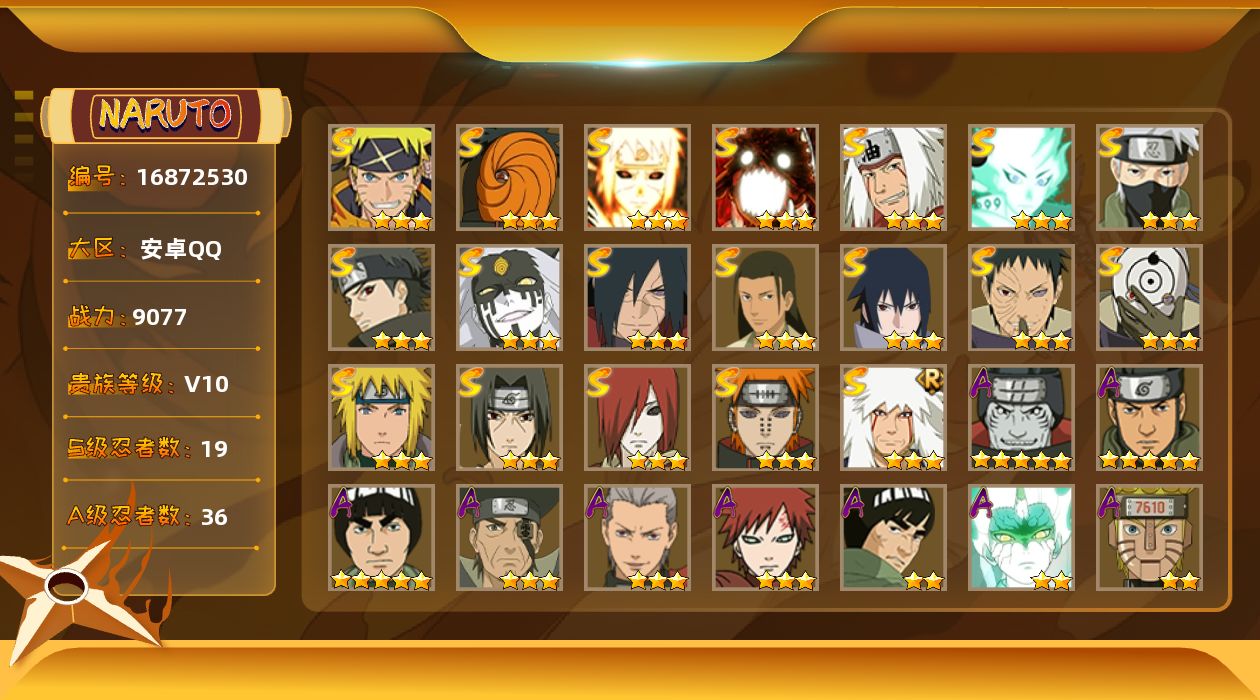Select red-haired Nagato with hair covering eye
This screenshot has height=700, width=1260.
(637, 417)
